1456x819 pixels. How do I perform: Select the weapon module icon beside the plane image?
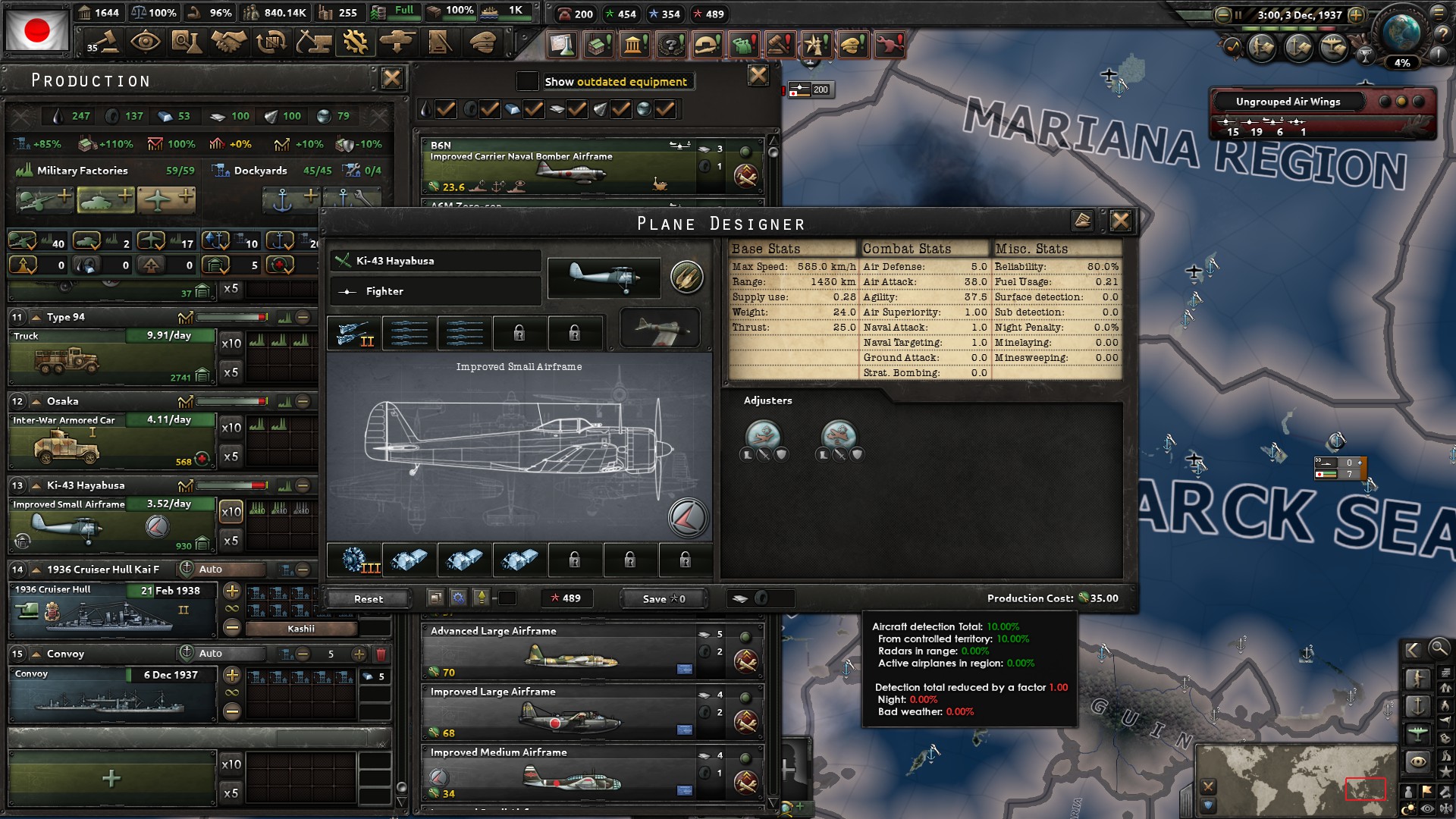(x=688, y=277)
